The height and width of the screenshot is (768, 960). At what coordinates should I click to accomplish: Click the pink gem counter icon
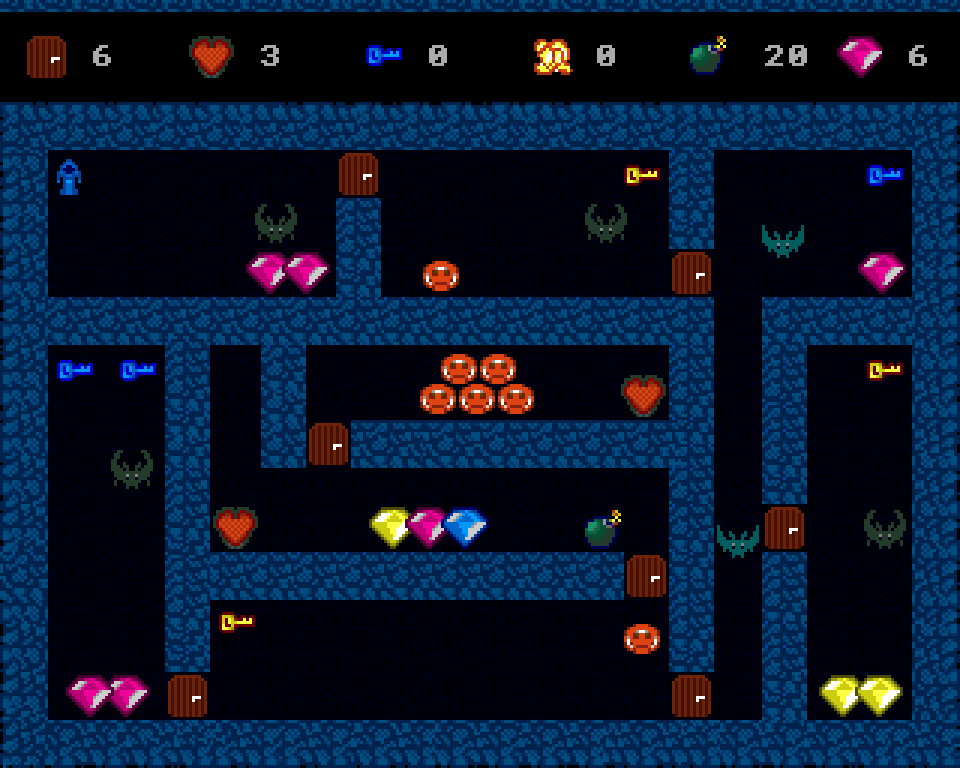pos(860,56)
